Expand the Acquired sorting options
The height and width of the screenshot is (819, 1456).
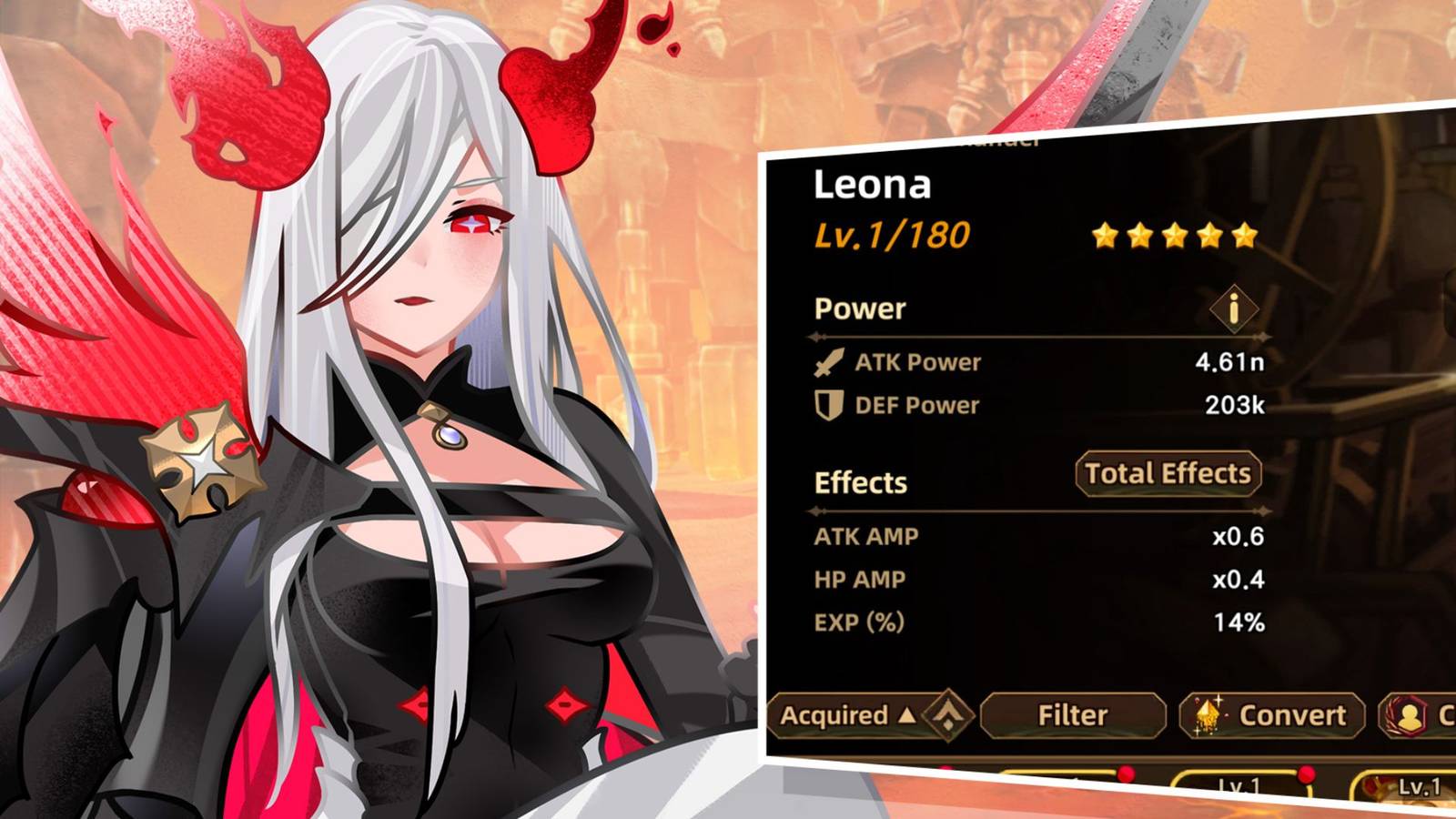[x=846, y=716]
